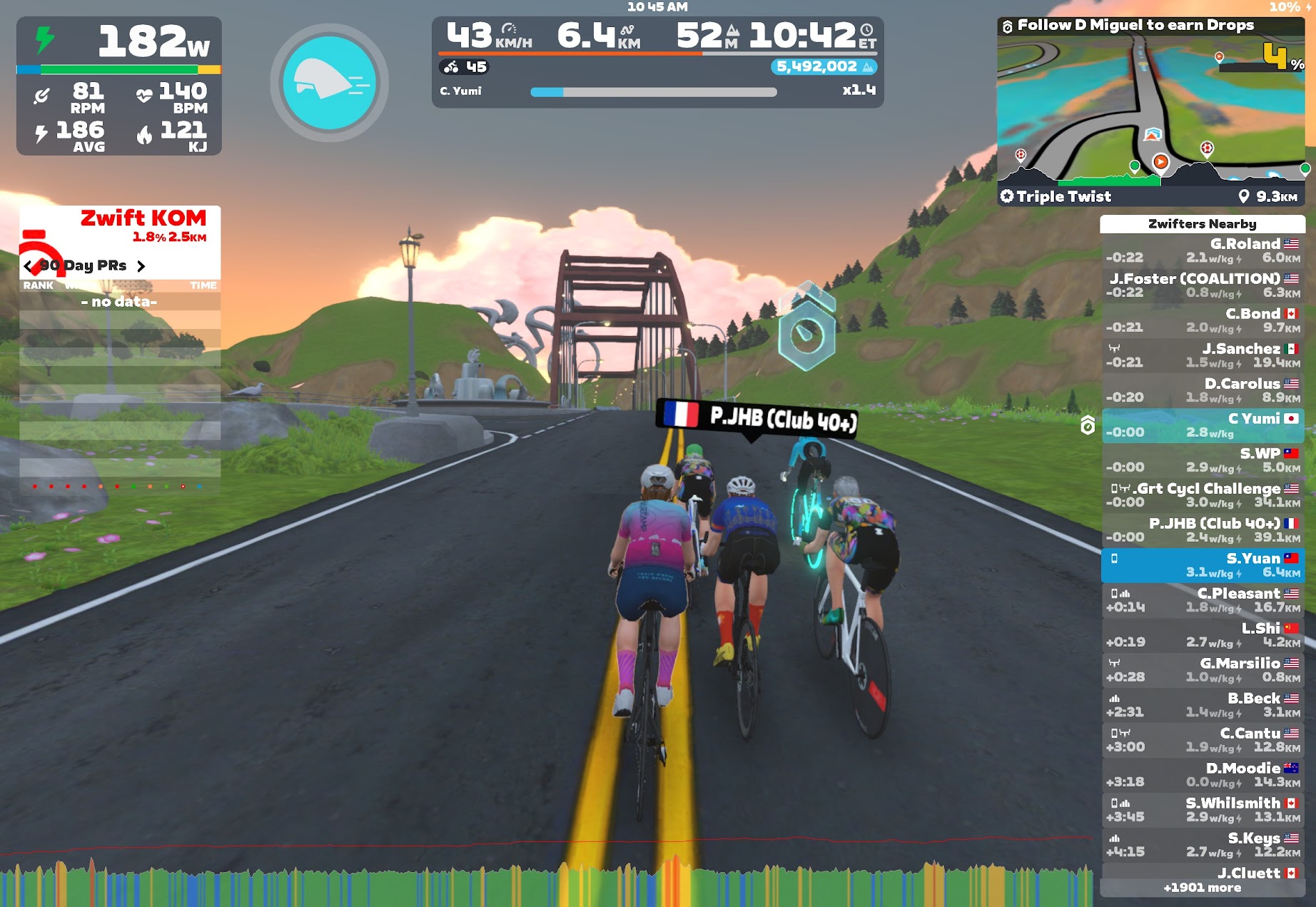Viewport: 1316px width, 907px height.
Task: Expand the +1901 more riders entry
Action: [x=1203, y=888]
